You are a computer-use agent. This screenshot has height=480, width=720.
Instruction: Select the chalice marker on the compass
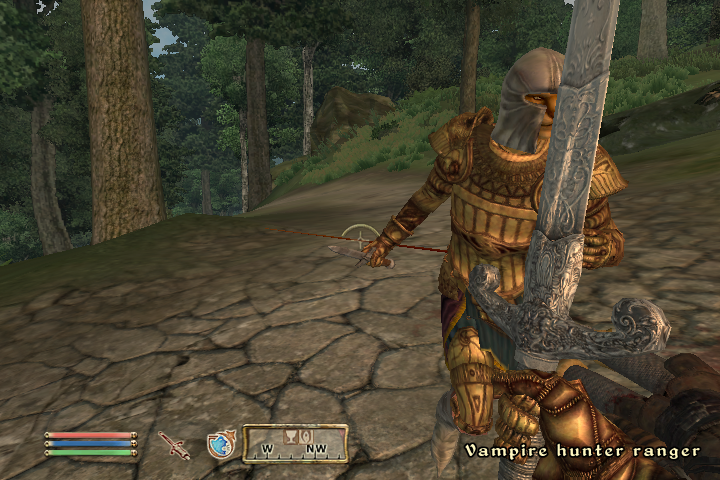[292, 436]
